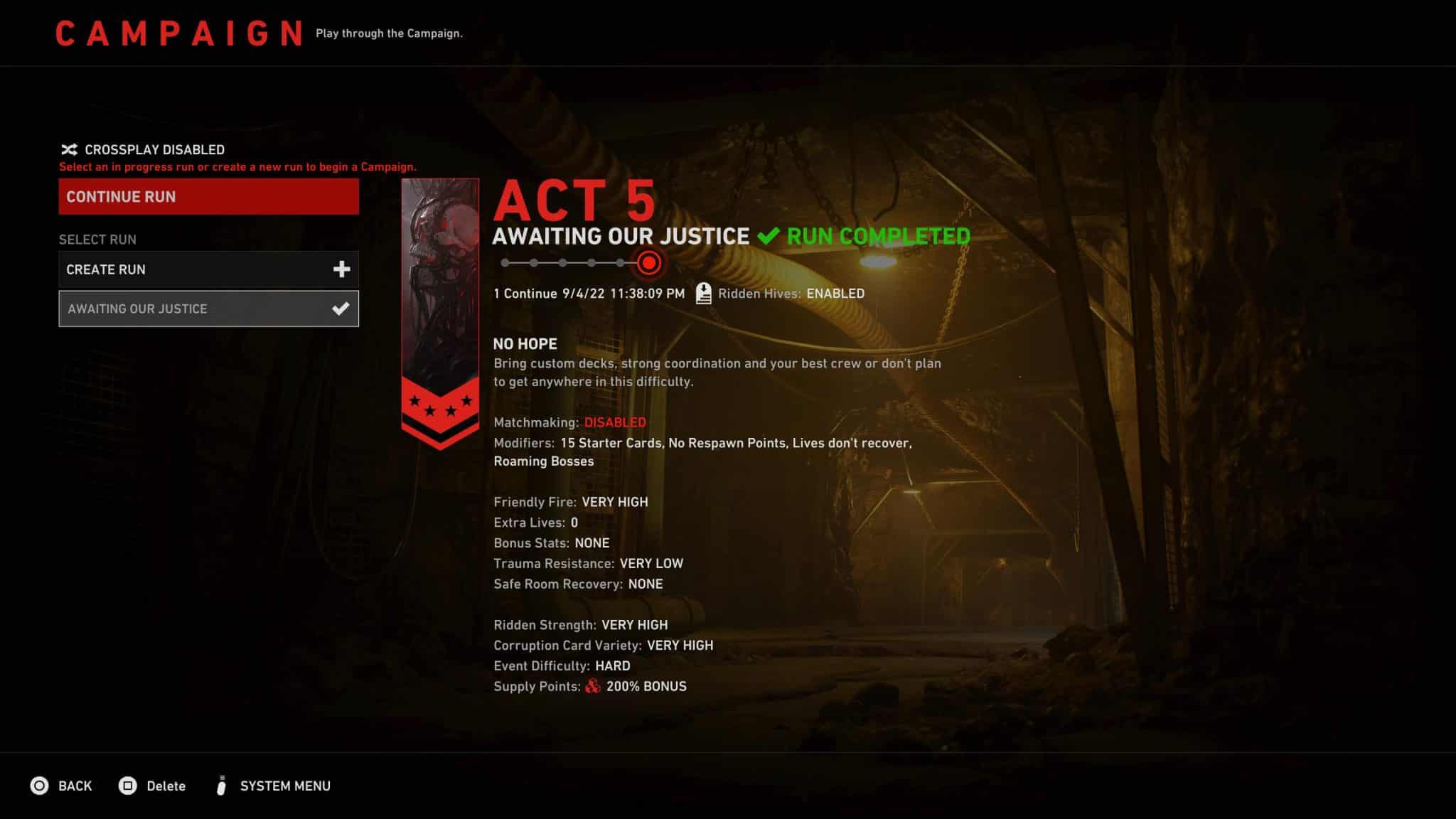Create a new campaign run
This screenshot has width=1456, height=819.
point(208,269)
